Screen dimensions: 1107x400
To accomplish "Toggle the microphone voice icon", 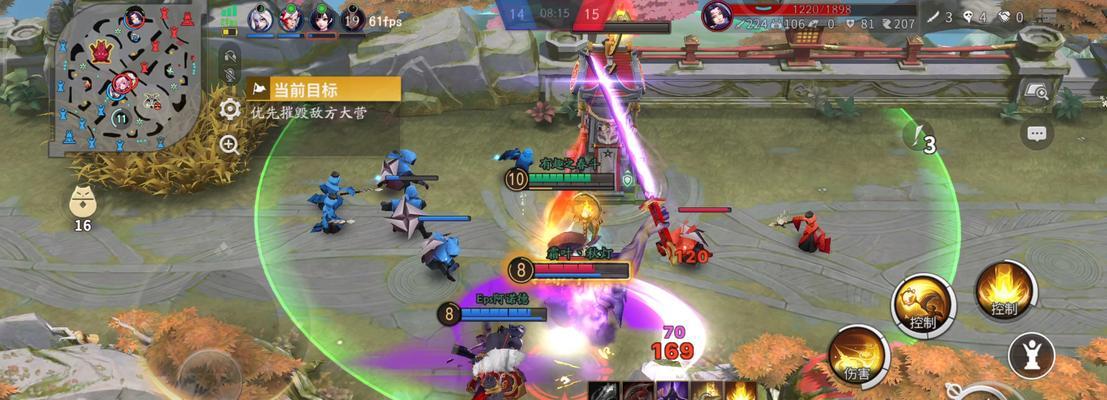I will 230,75.
